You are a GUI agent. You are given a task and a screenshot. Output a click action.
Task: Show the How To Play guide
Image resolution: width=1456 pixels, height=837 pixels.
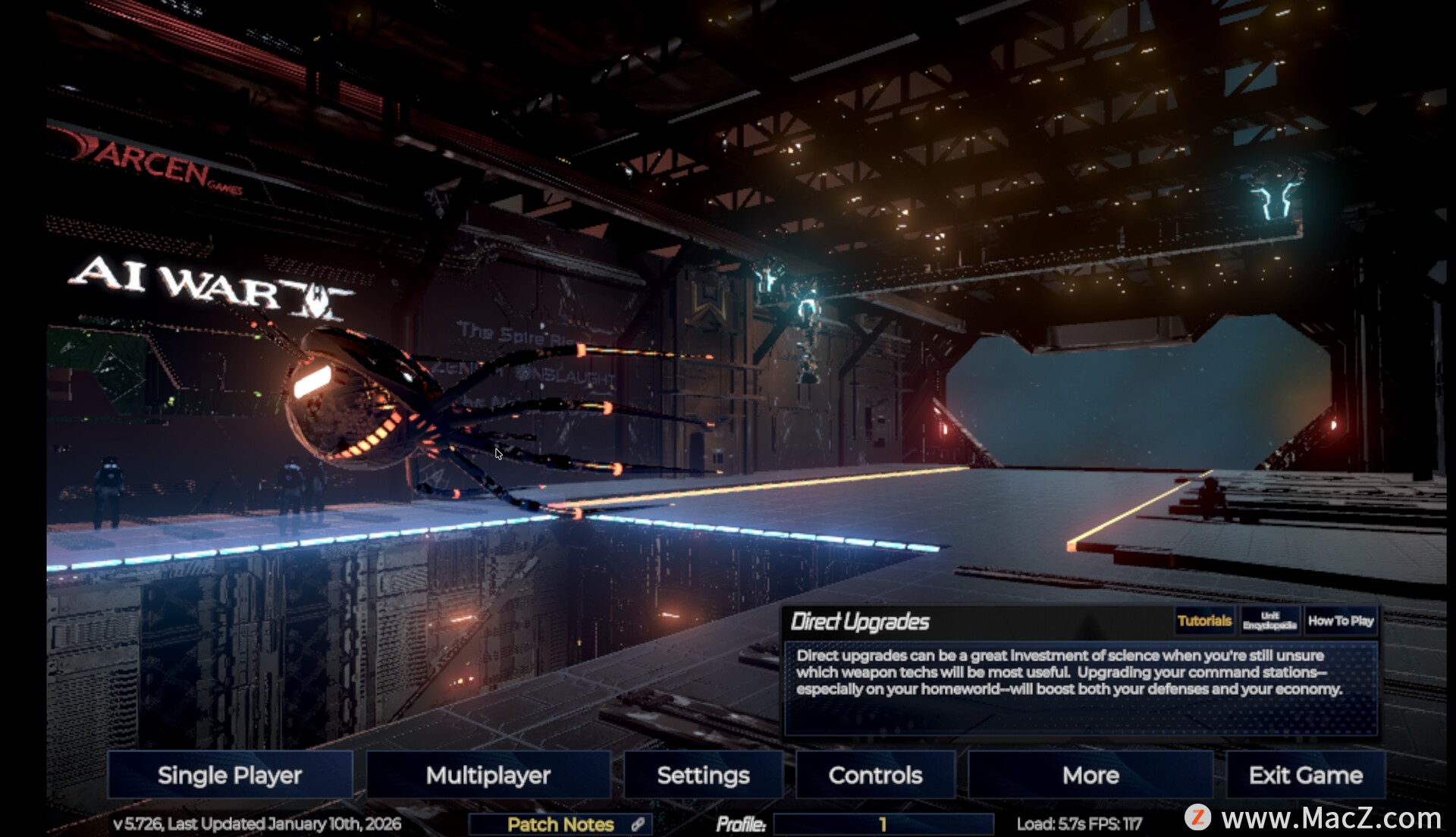1341,621
